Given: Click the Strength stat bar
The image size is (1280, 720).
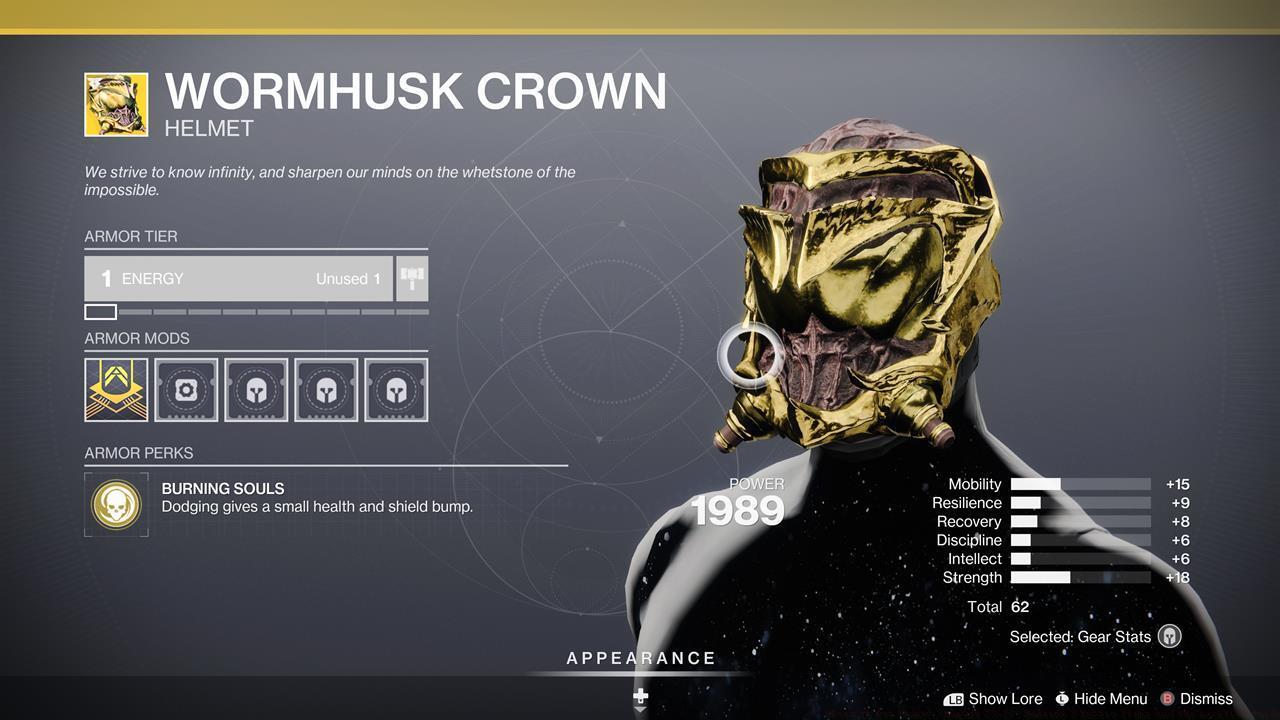Looking at the screenshot, I should pyautogui.click(x=1080, y=577).
